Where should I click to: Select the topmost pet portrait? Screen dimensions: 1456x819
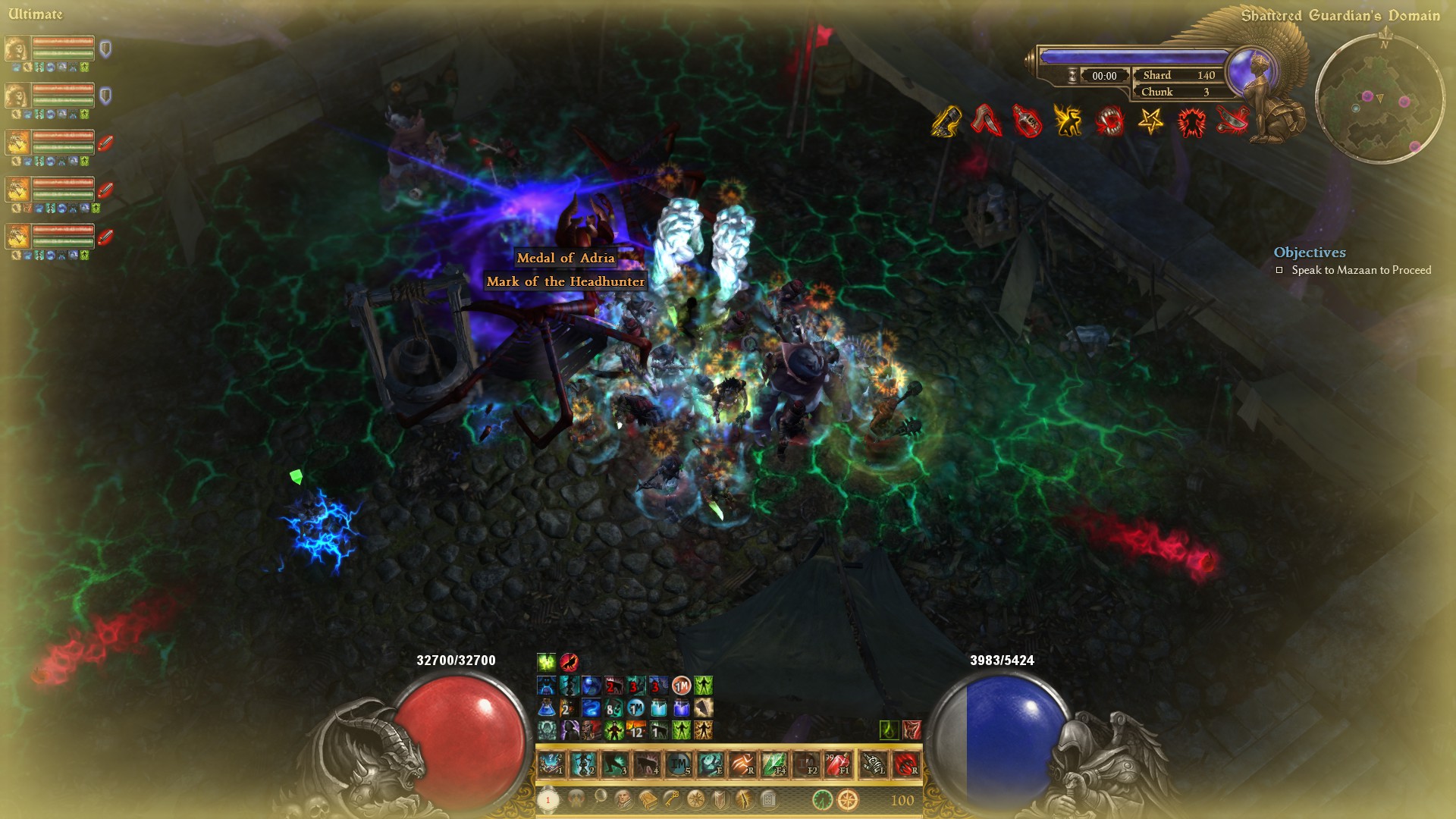pos(17,49)
